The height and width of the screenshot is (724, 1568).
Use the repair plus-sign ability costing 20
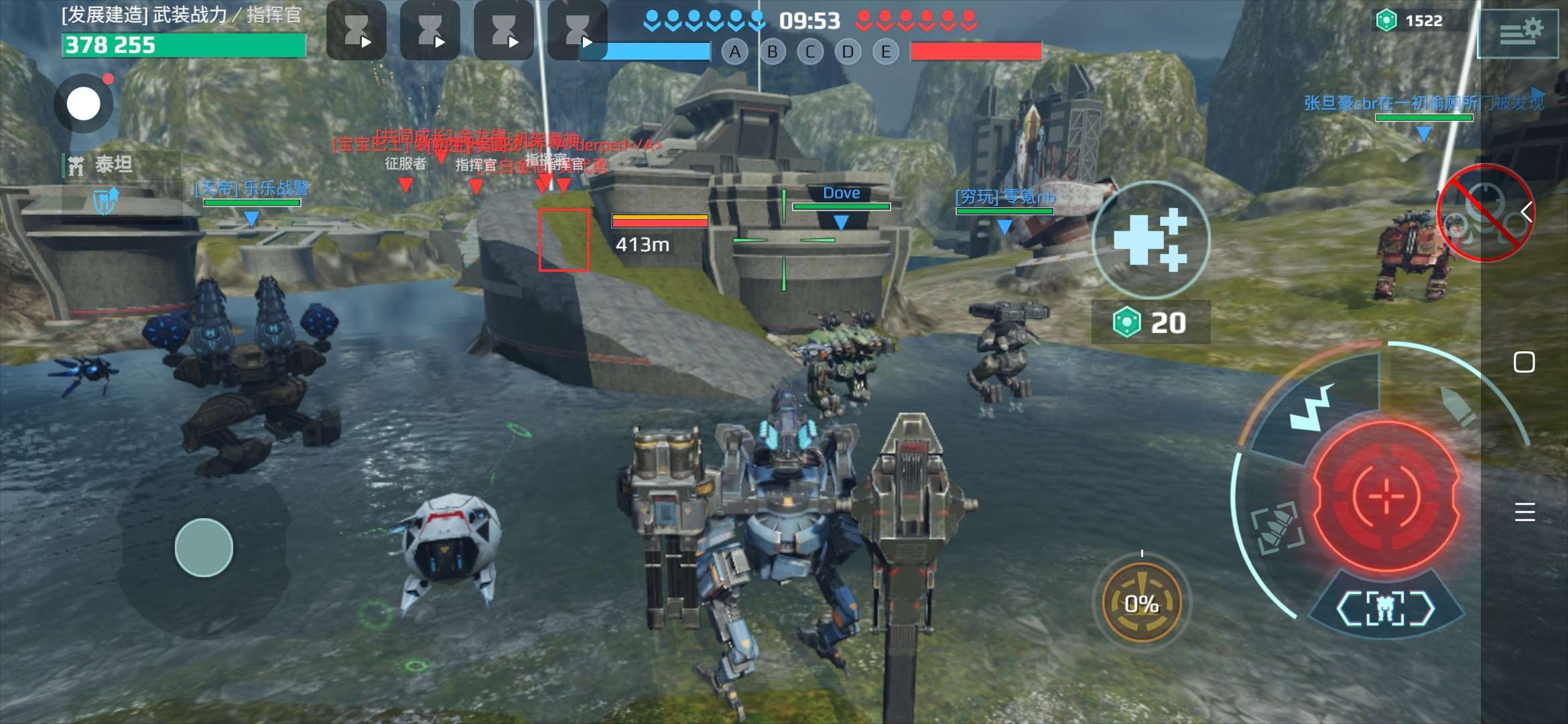1151,239
